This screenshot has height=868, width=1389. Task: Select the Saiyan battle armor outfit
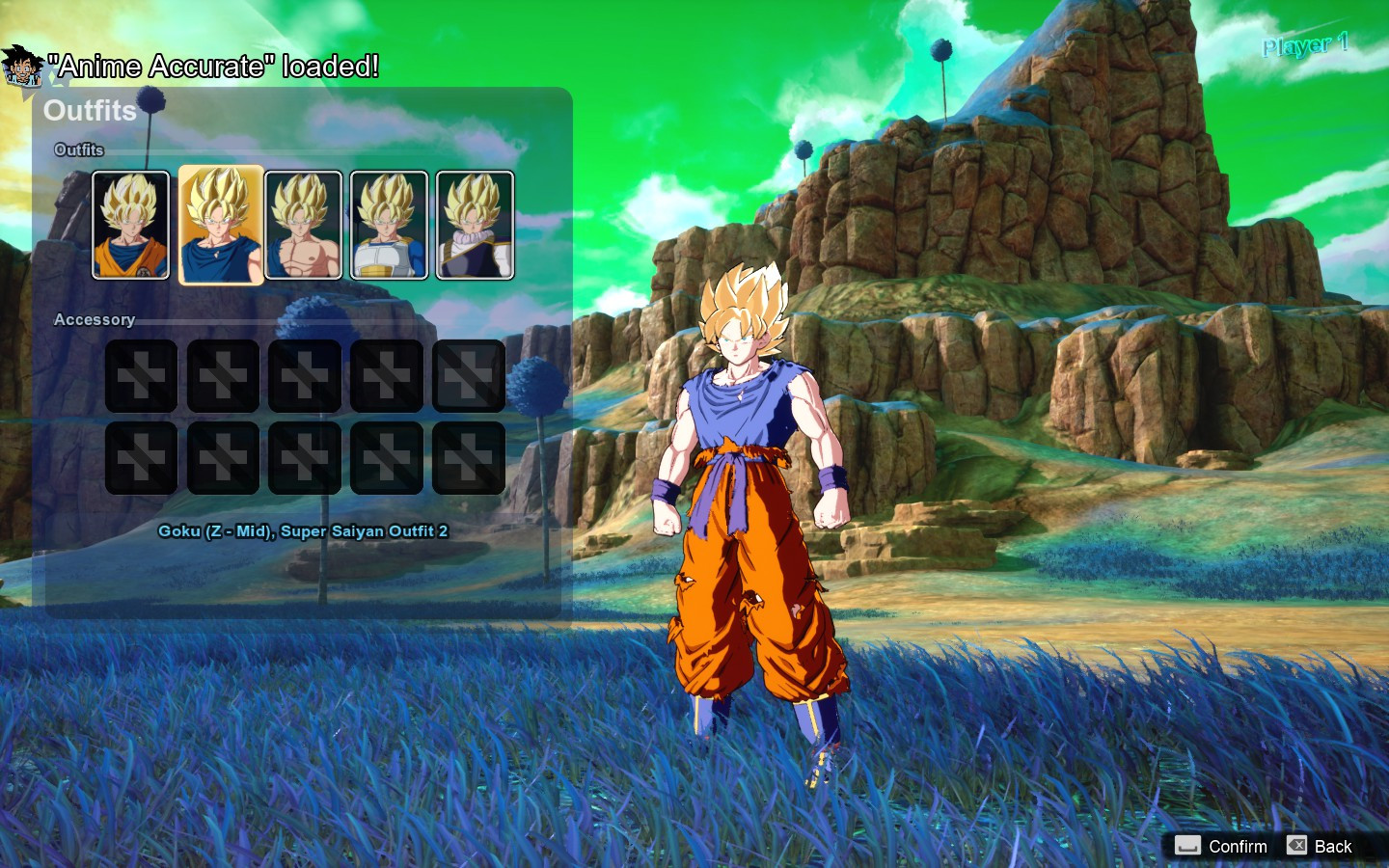pos(387,225)
